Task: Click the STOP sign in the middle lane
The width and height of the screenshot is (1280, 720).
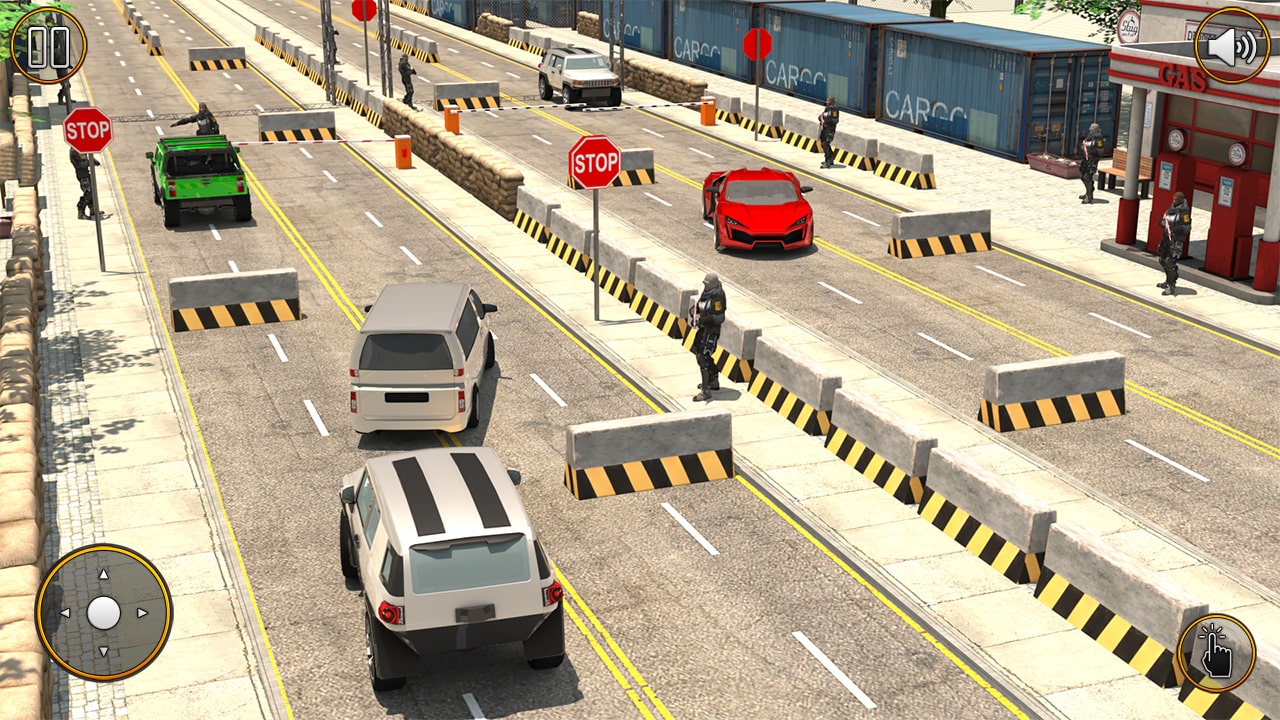Action: 595,162
